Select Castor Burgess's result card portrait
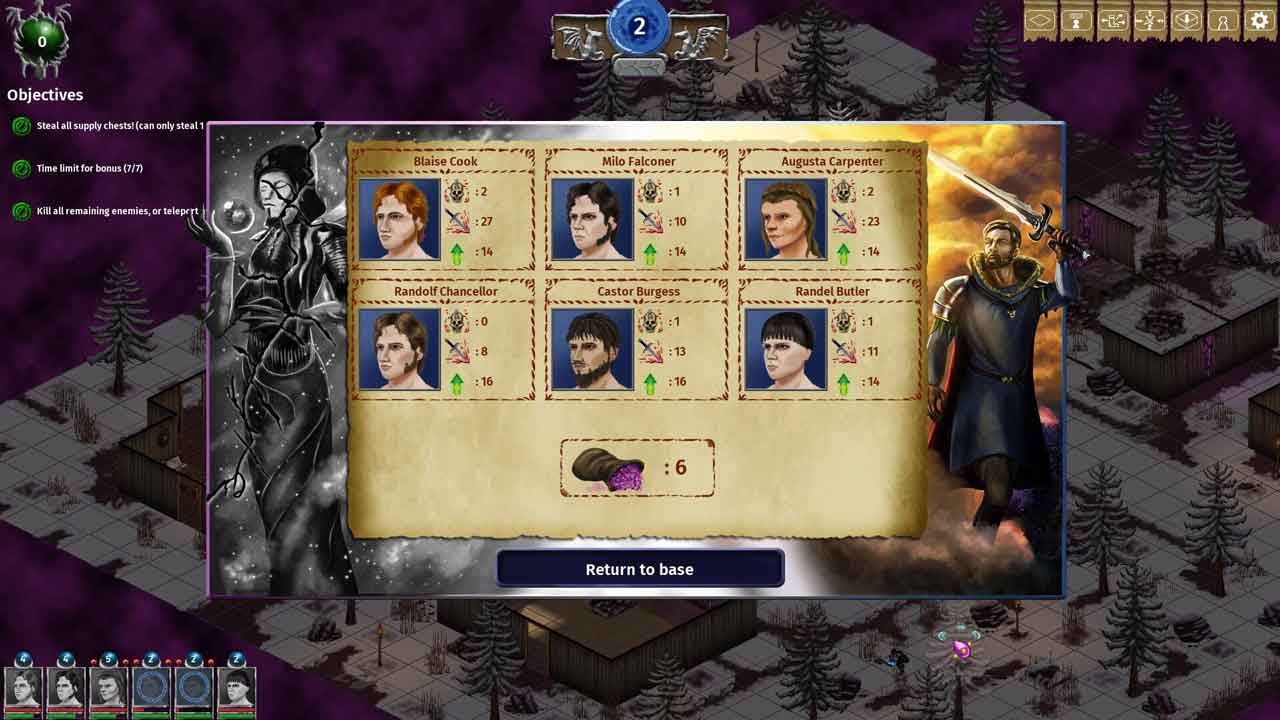This screenshot has height=720, width=1280. [592, 349]
